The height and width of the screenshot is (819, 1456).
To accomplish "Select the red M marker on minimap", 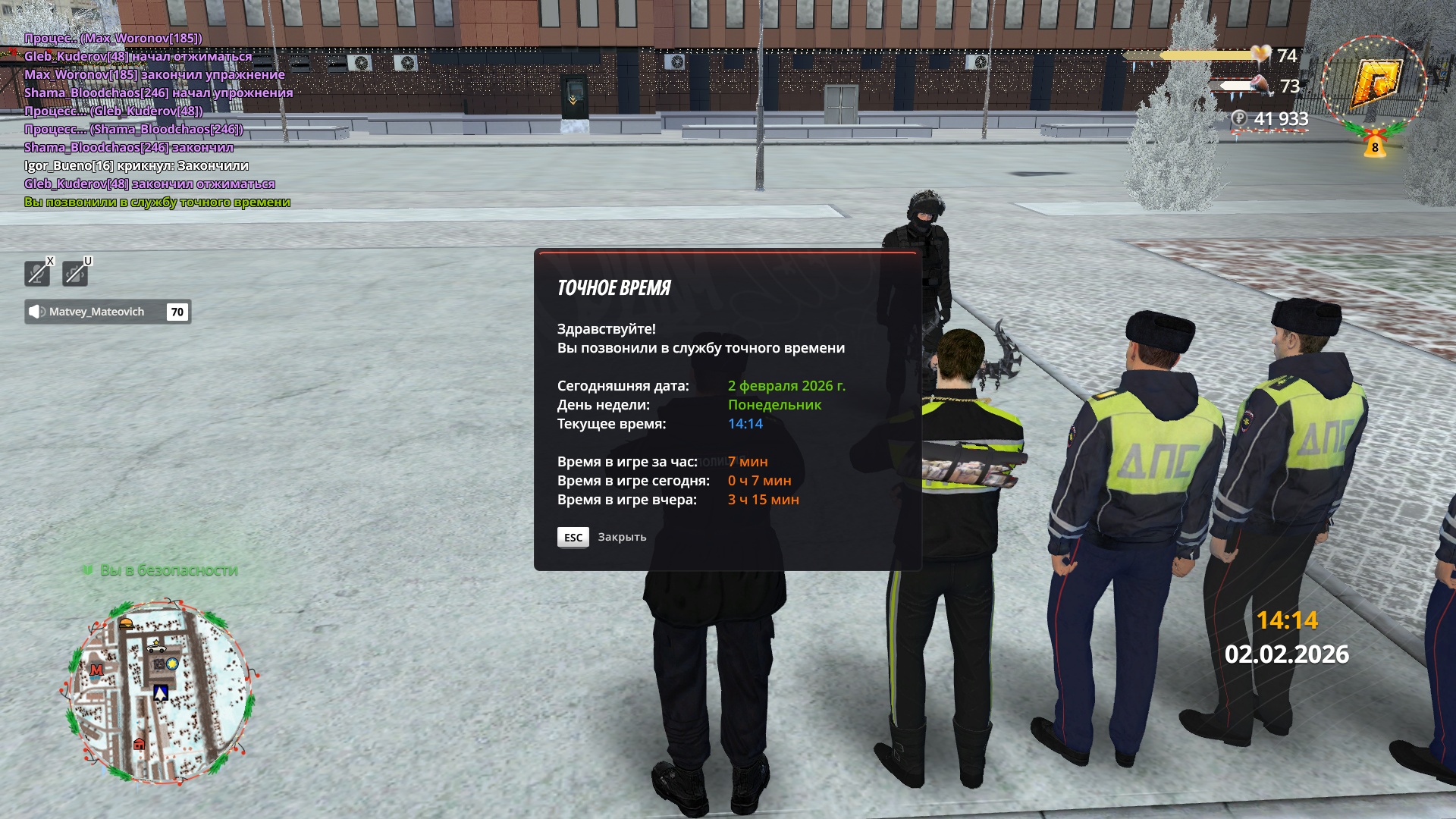I will click(x=96, y=670).
